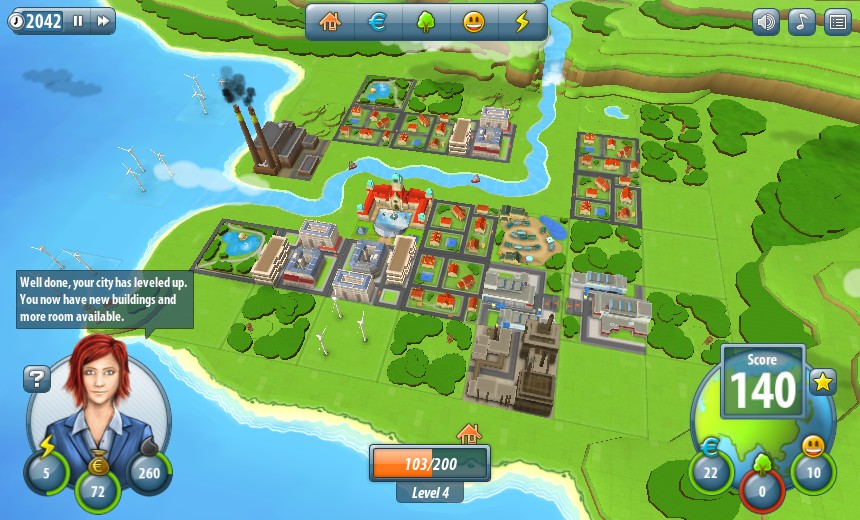
Task: Click the level-up message speech bubble
Action: coord(104,299)
